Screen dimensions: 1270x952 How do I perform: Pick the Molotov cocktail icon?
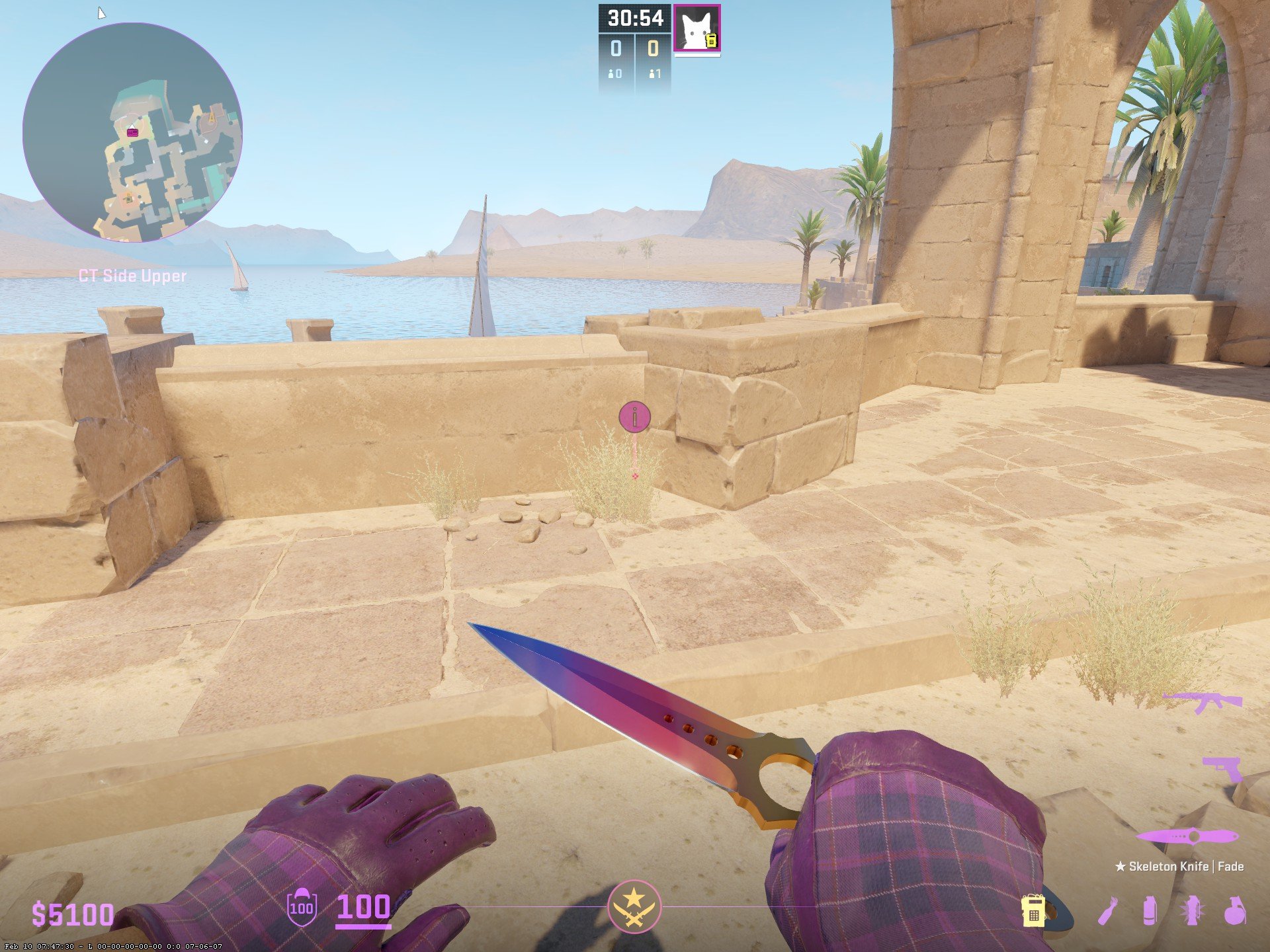pos(1109,911)
